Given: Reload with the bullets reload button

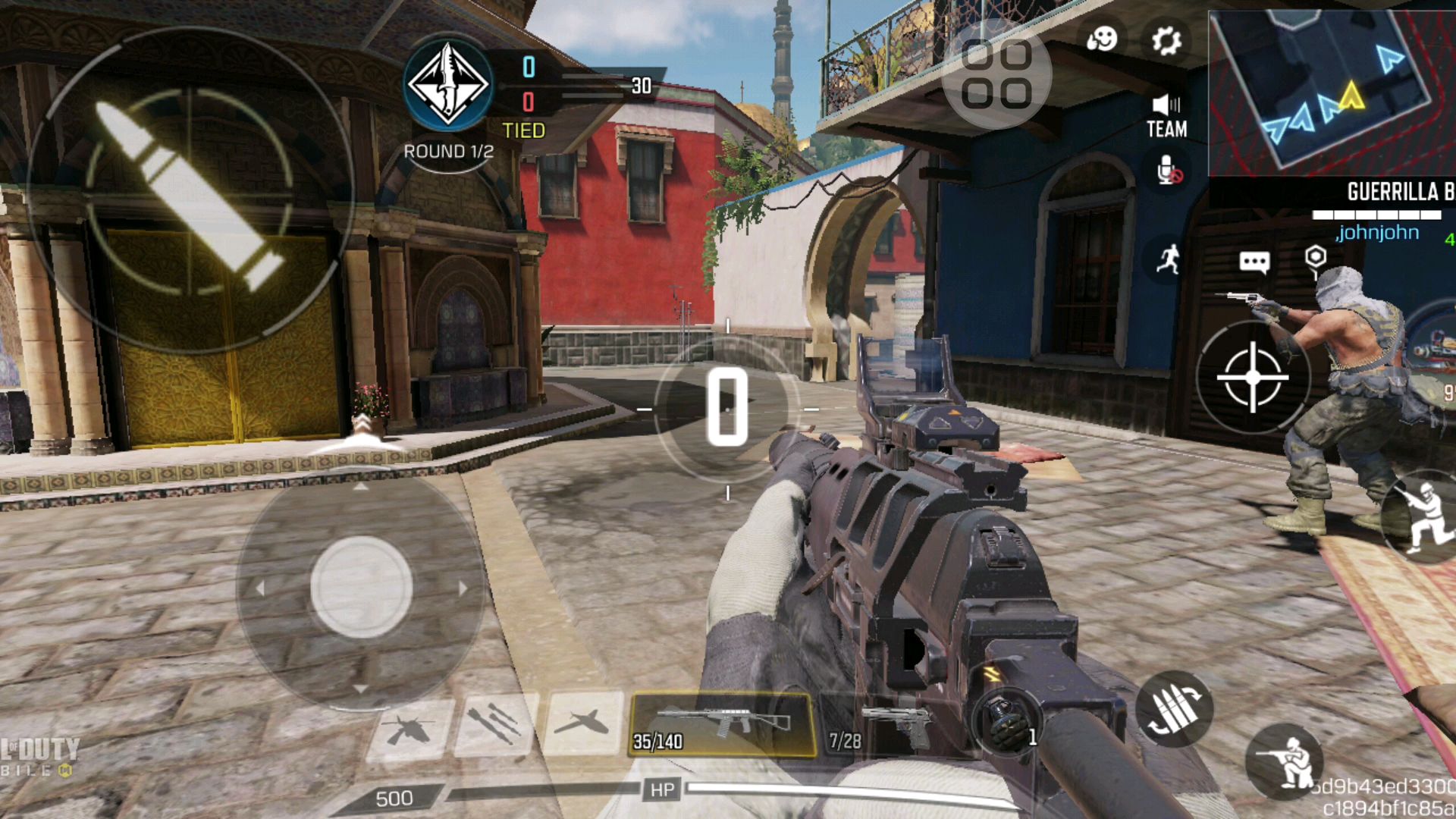Looking at the screenshot, I should (x=1173, y=708).
